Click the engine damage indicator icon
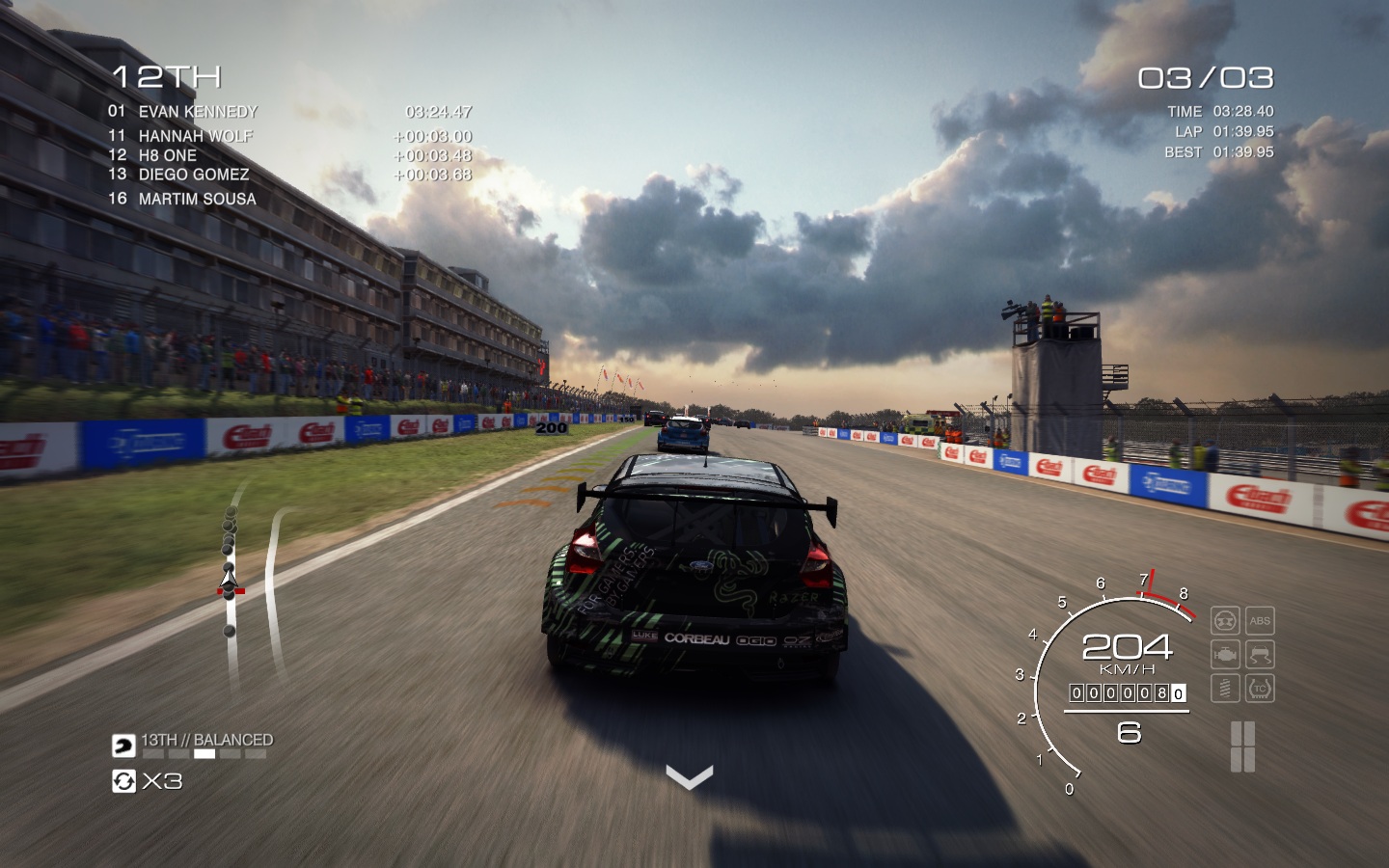The height and width of the screenshot is (868, 1389). pos(1225,655)
